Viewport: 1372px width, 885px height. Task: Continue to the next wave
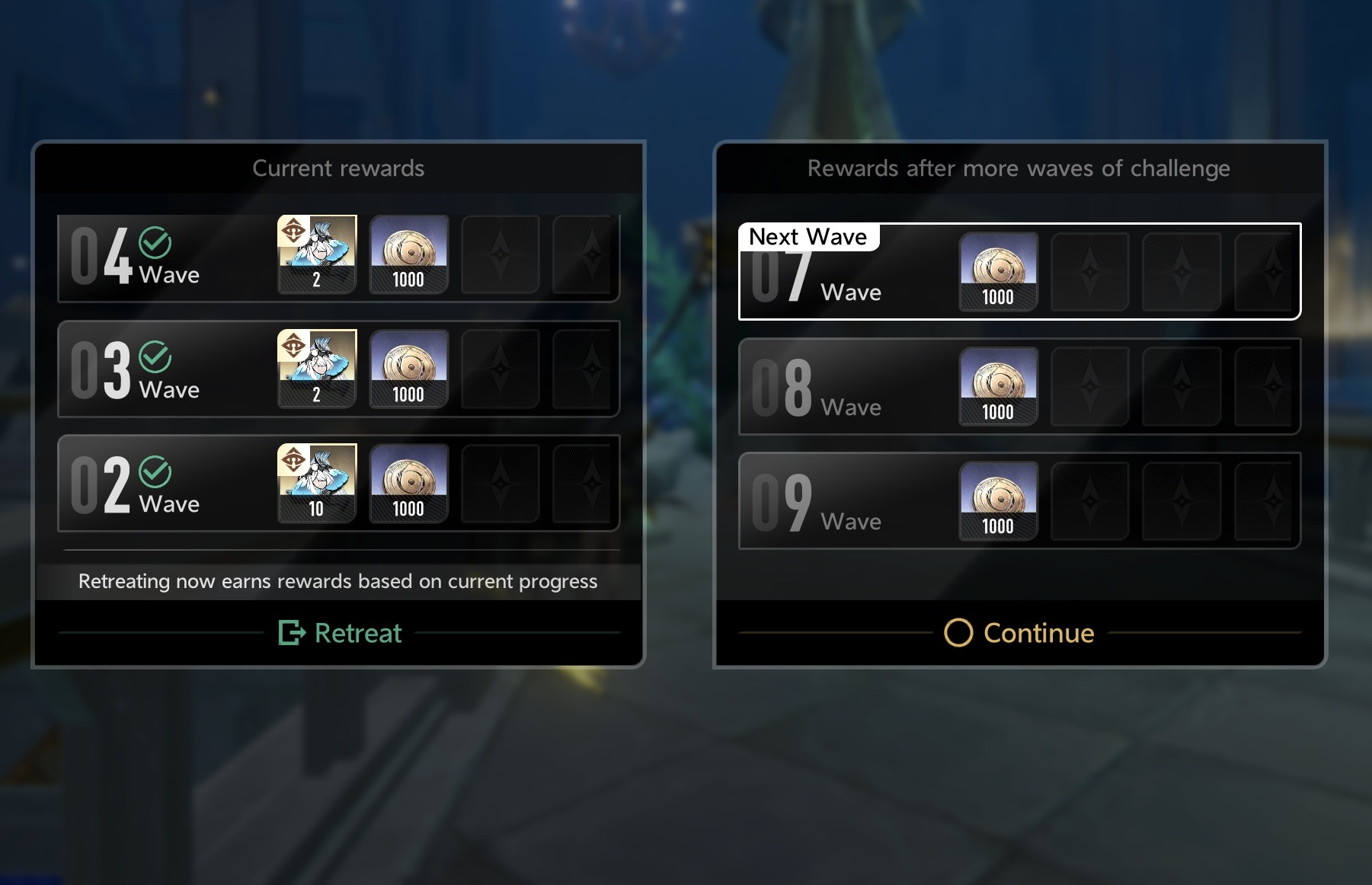pos(1019,633)
